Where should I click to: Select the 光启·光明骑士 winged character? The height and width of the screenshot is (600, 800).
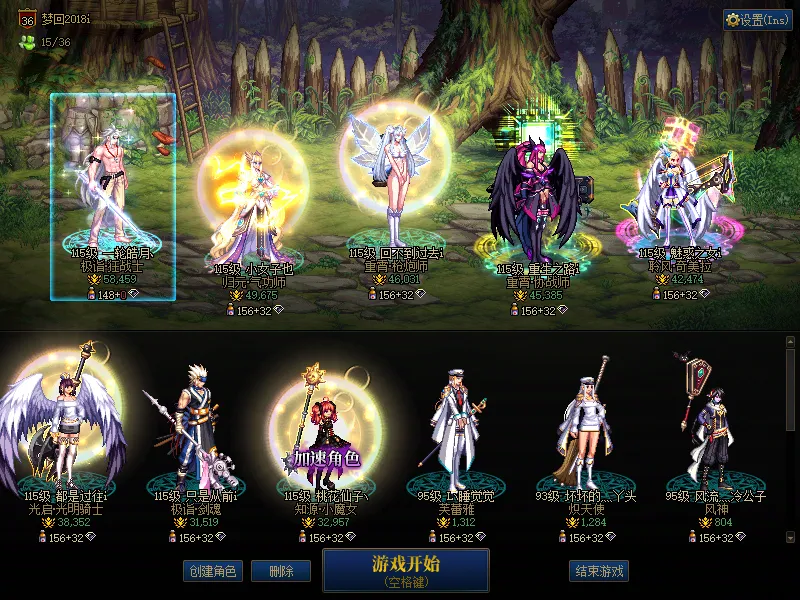pos(65,430)
